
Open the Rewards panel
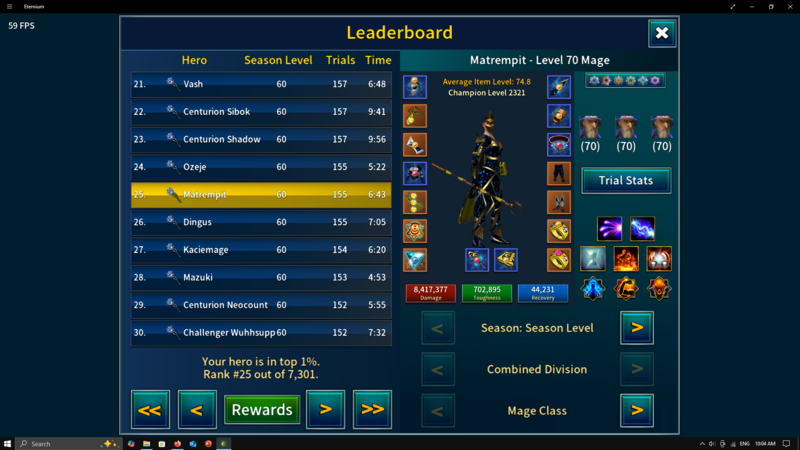click(261, 409)
